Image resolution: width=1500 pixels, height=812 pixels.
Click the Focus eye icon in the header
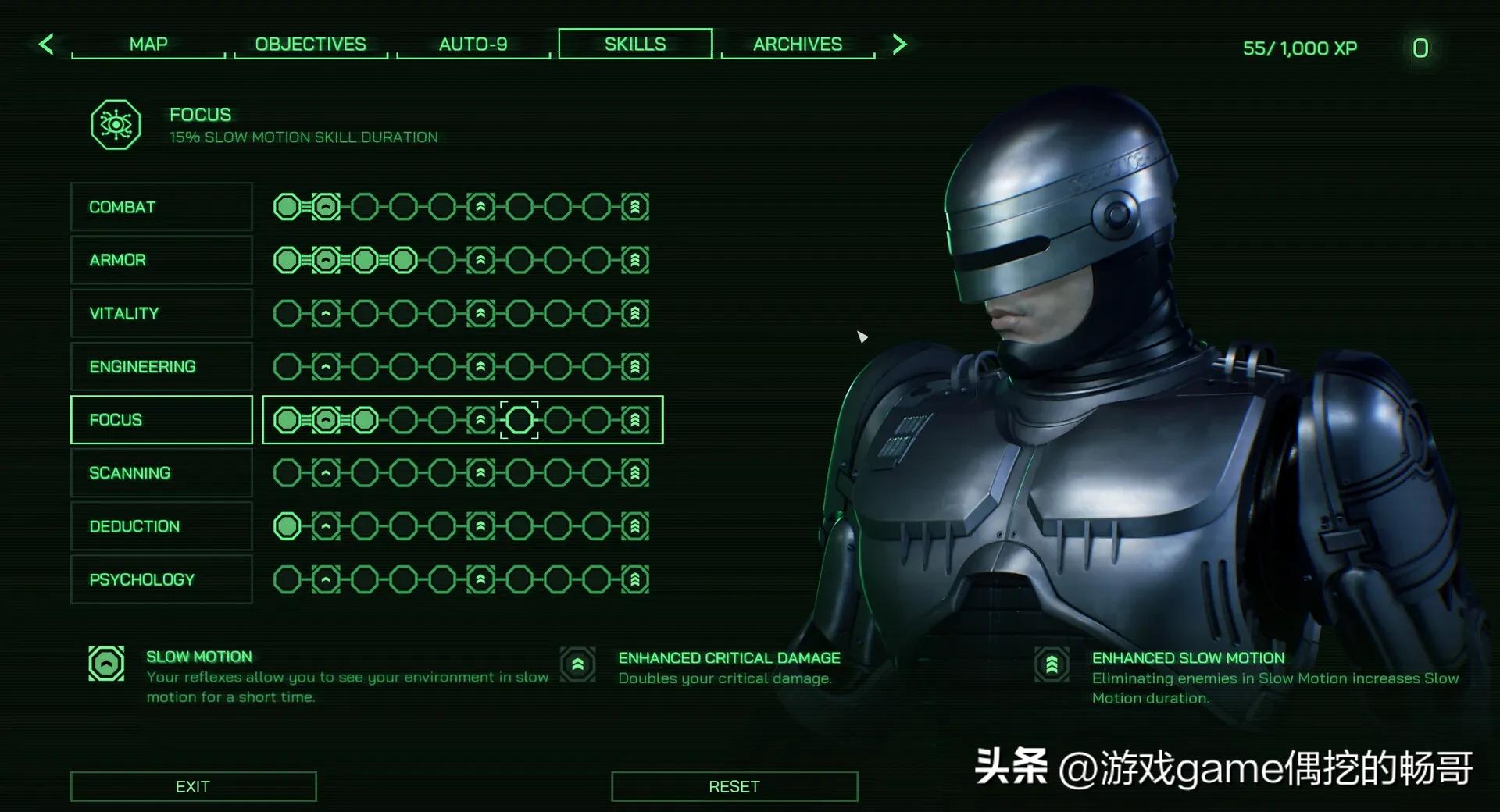click(x=115, y=123)
